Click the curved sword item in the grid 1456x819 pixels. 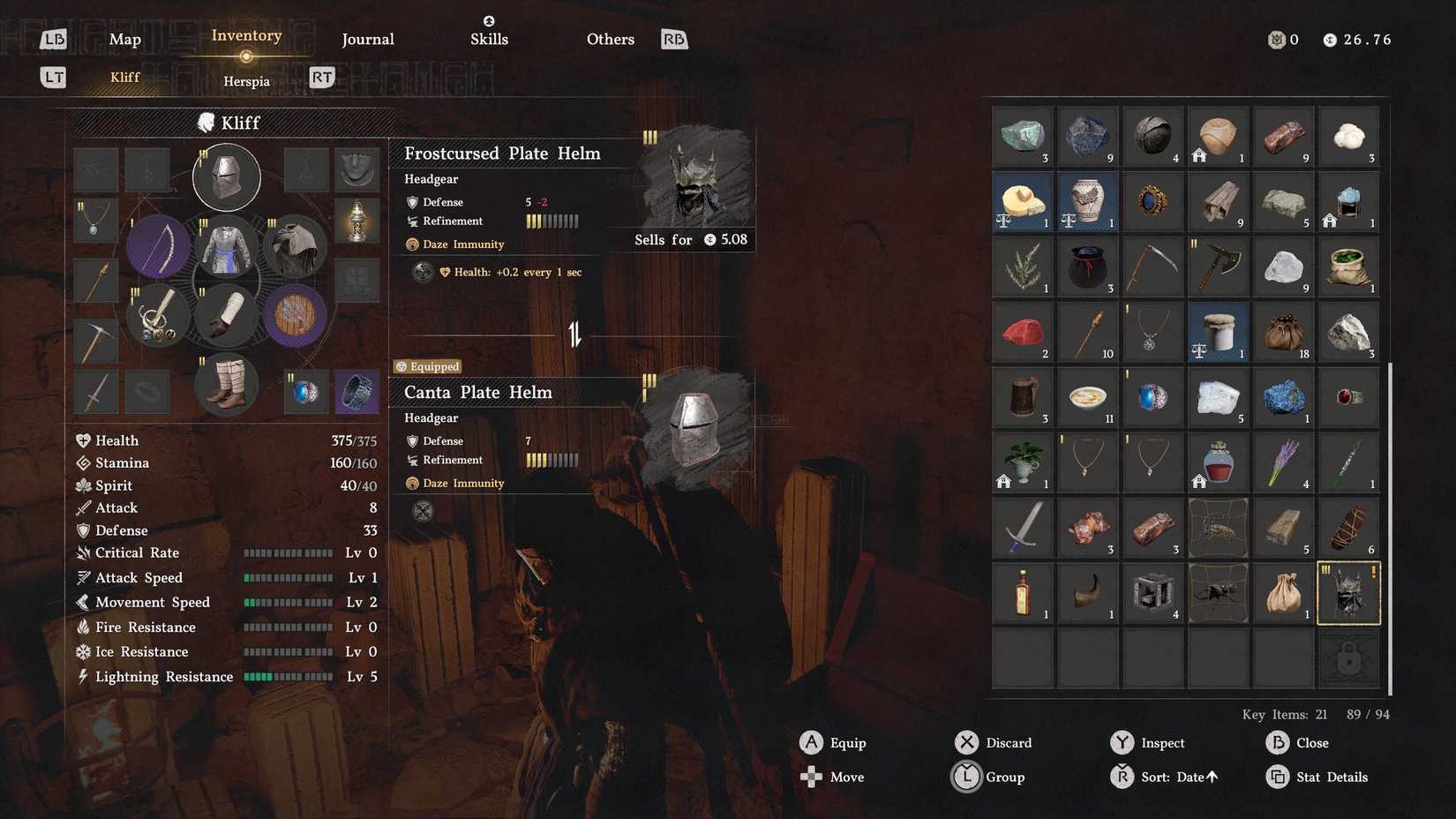click(1022, 527)
